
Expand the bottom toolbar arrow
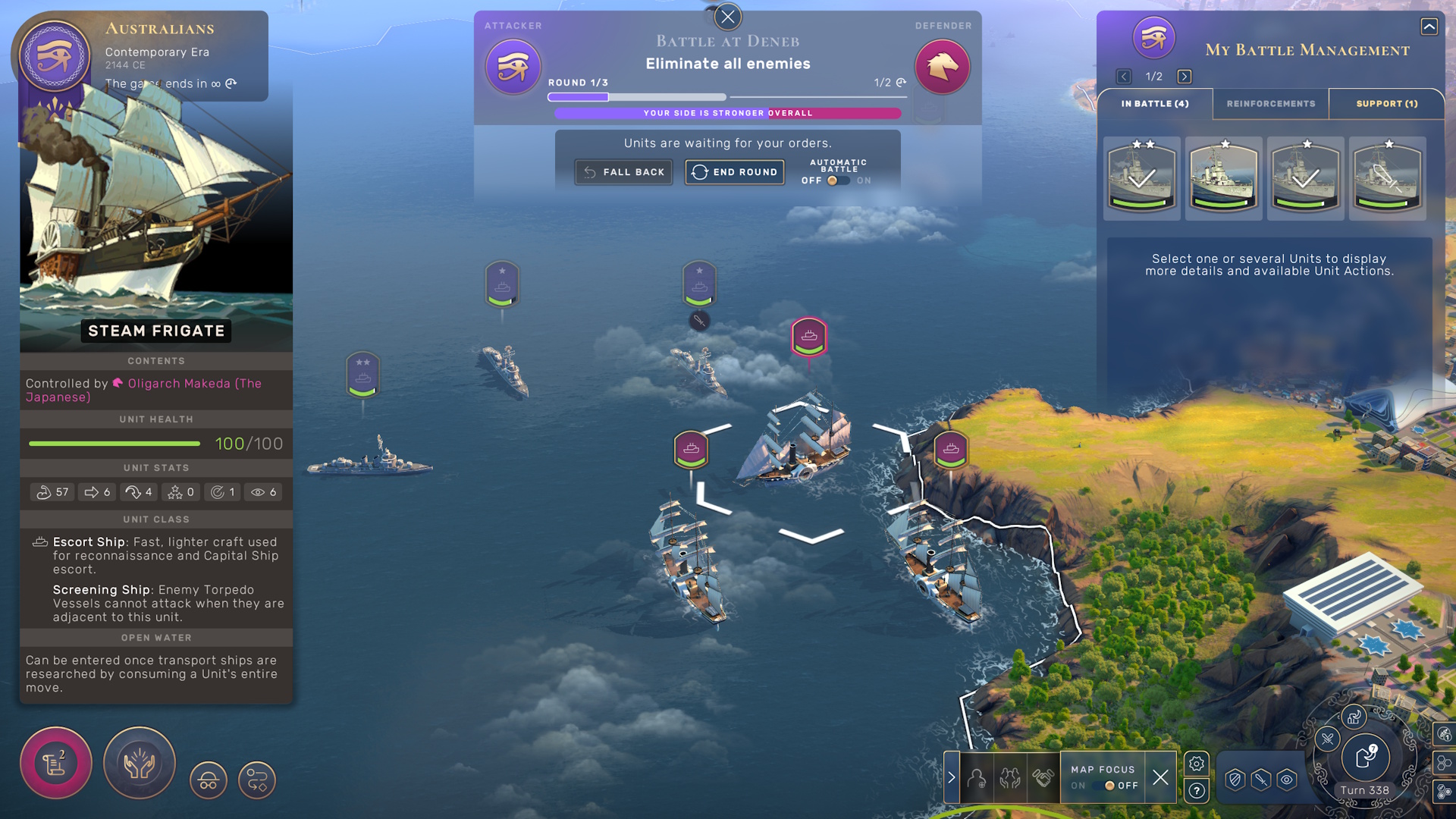pos(952,777)
